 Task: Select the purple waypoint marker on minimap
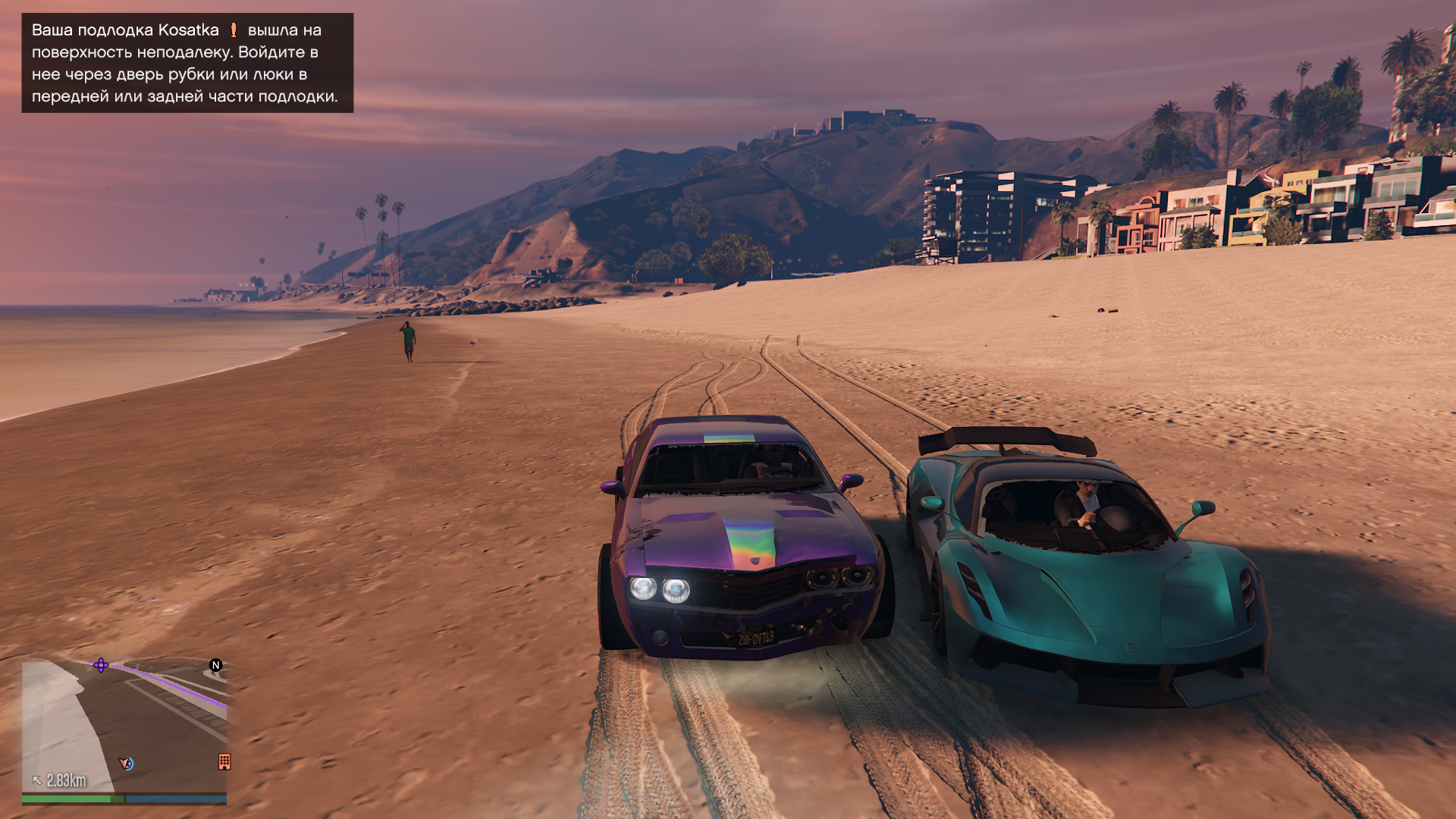[x=101, y=665]
